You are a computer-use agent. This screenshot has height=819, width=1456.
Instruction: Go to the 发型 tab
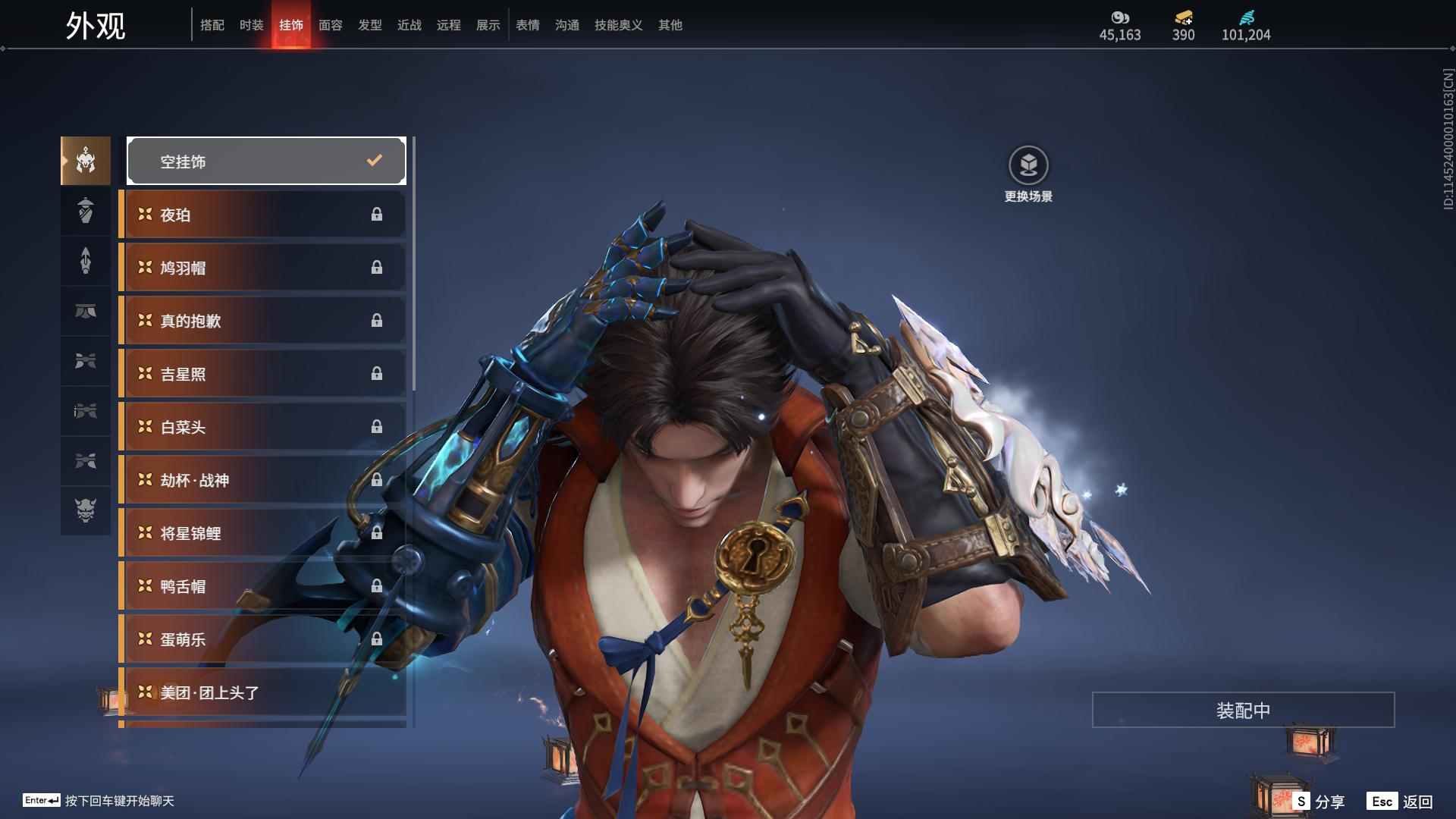(x=369, y=25)
